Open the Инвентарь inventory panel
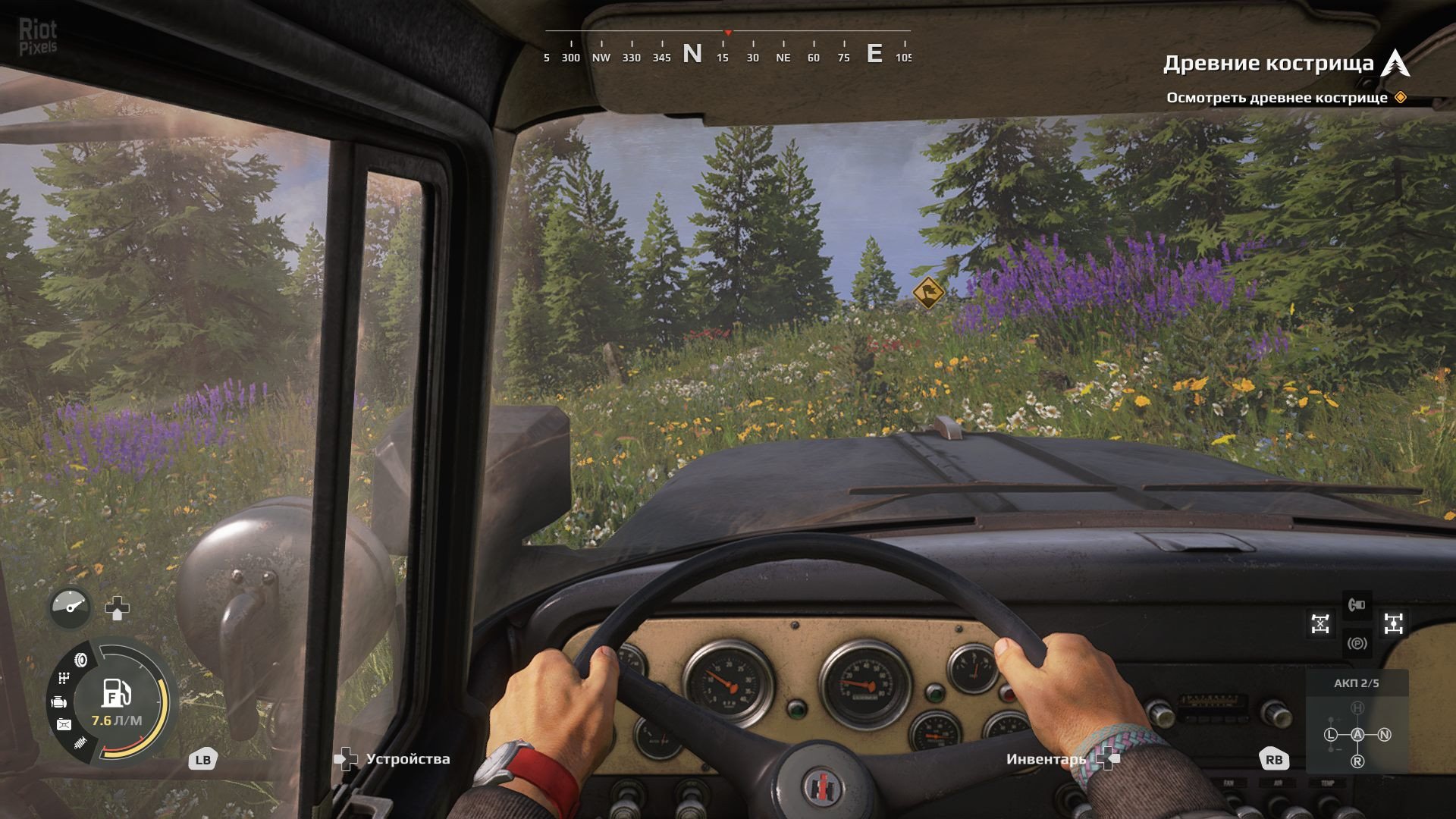This screenshot has height=819, width=1456. coord(1046,759)
